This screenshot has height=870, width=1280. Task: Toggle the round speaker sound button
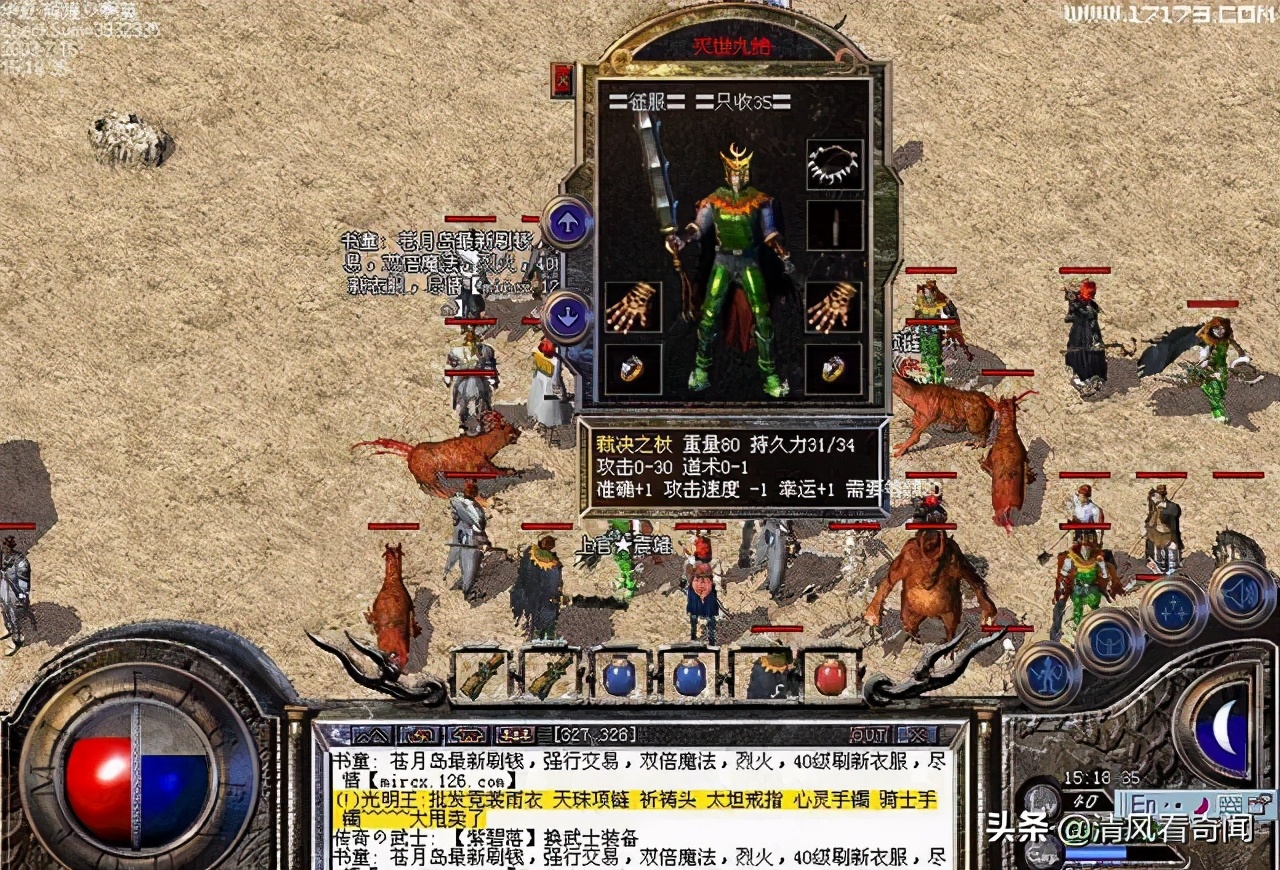1242,595
